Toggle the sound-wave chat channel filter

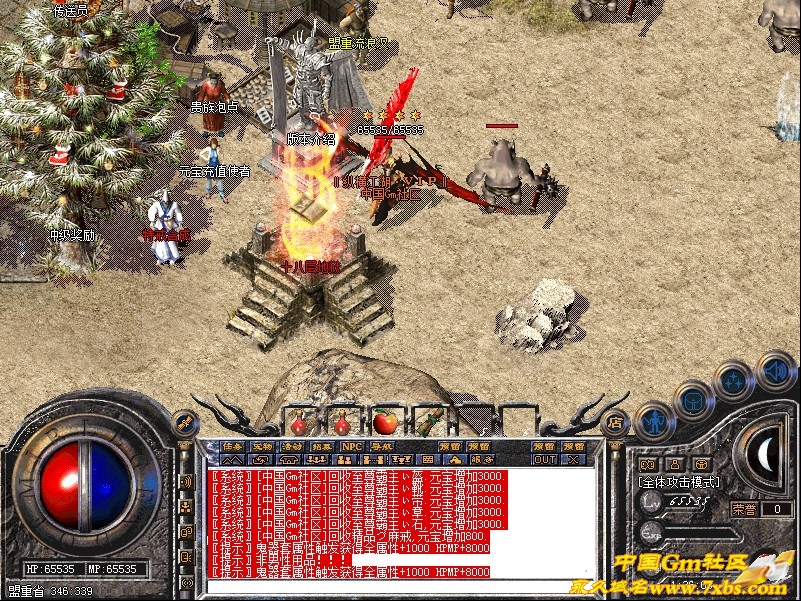click(185, 482)
